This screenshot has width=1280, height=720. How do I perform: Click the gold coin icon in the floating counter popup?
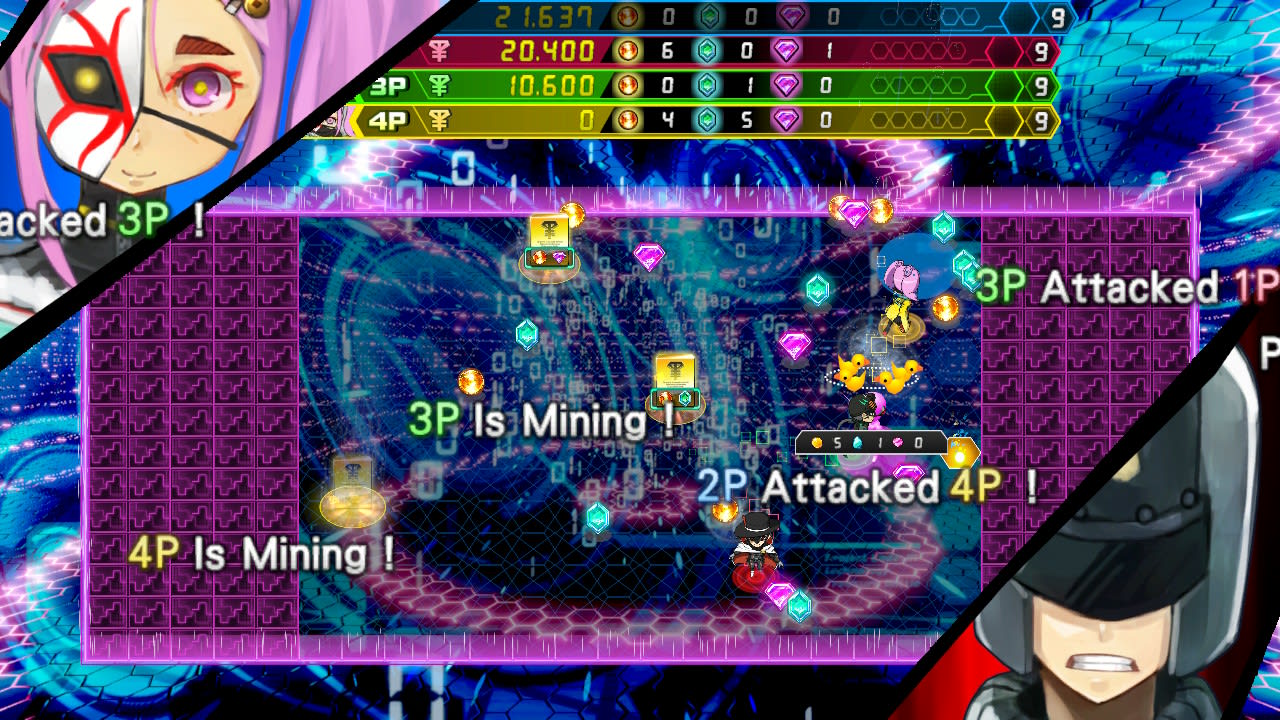(817, 443)
